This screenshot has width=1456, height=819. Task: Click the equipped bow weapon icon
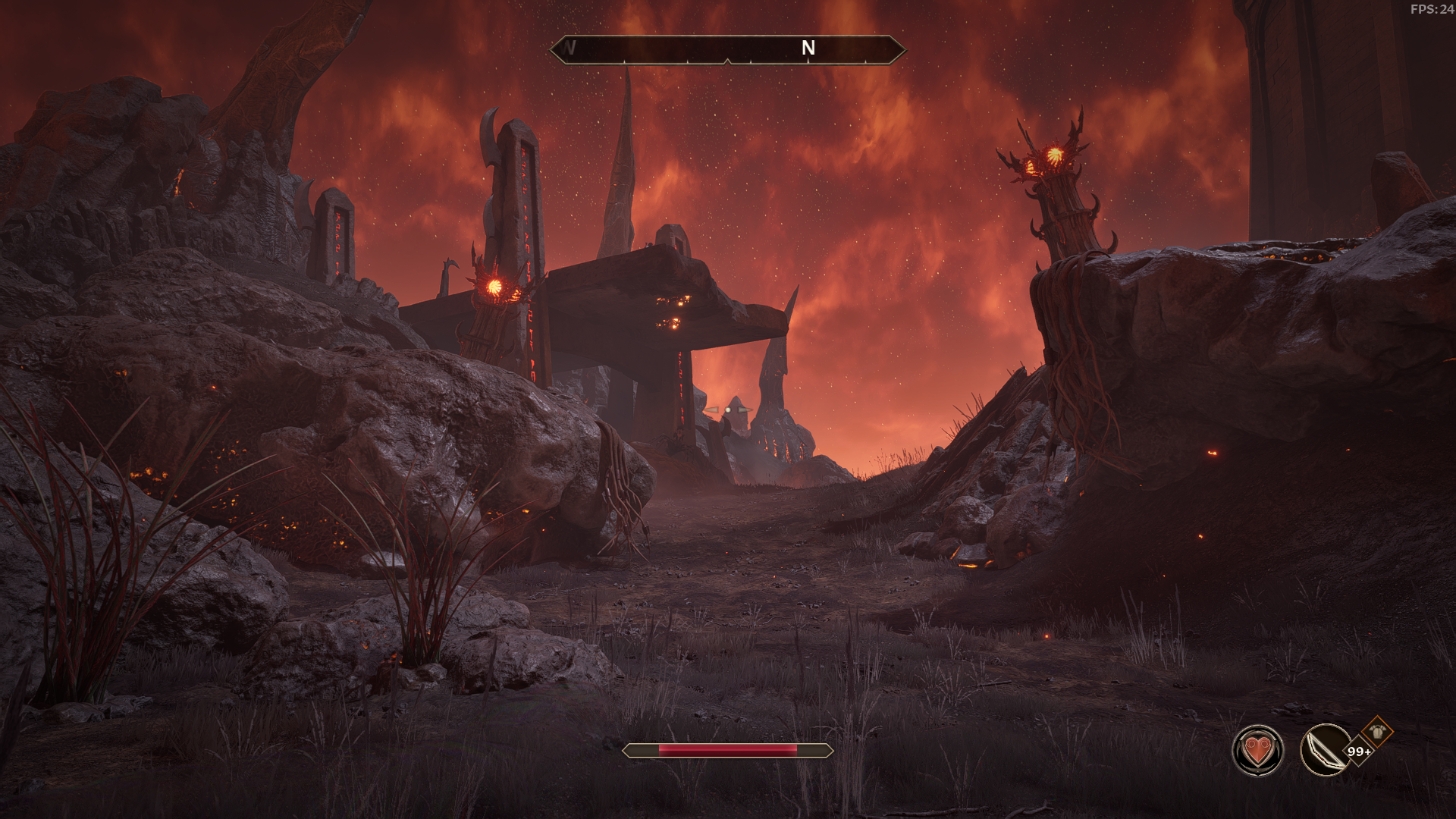[x=1324, y=751]
